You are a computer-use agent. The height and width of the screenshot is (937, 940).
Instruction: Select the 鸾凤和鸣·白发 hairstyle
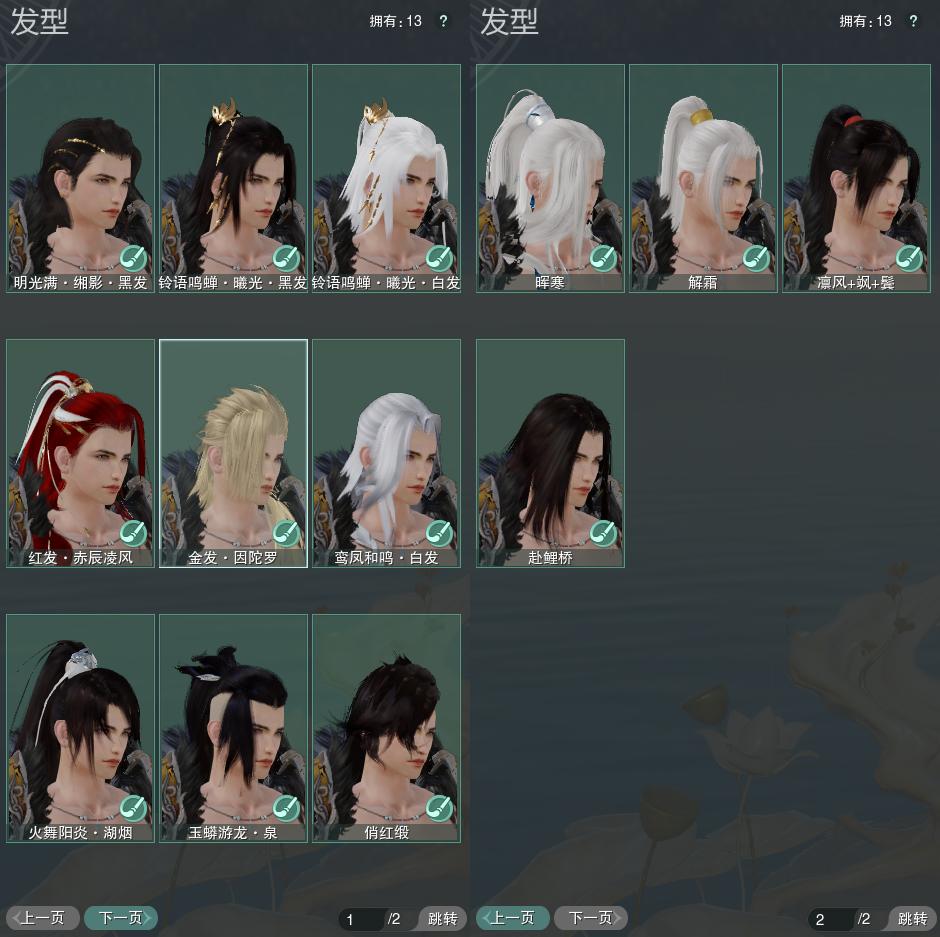(386, 445)
